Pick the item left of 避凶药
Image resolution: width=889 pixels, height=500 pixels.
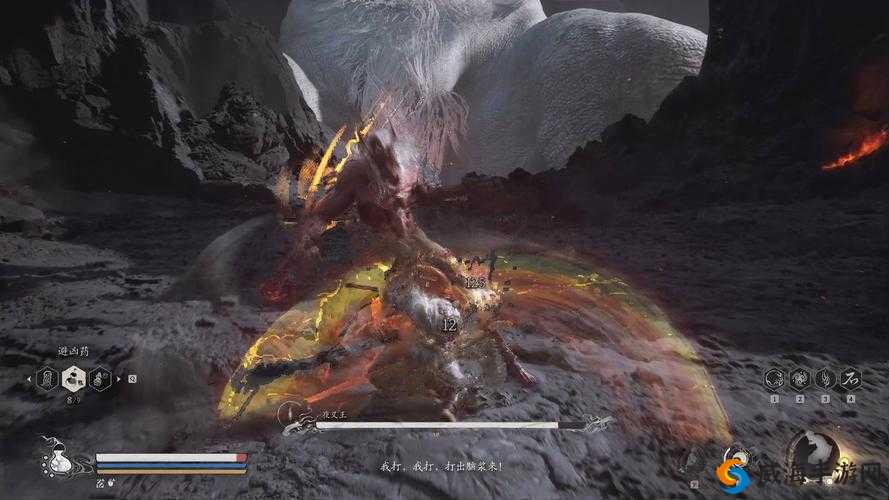point(45,378)
